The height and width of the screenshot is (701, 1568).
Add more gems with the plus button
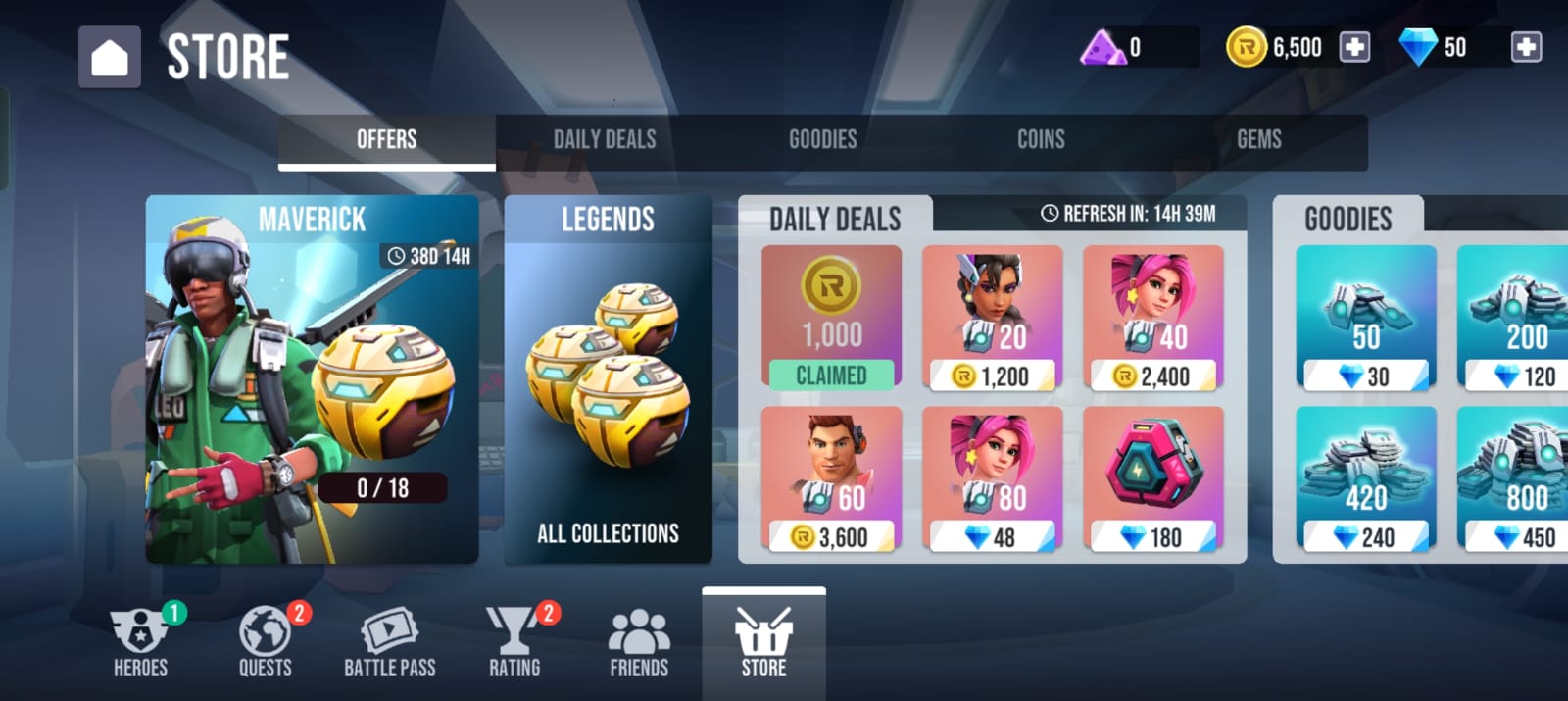[1526, 47]
